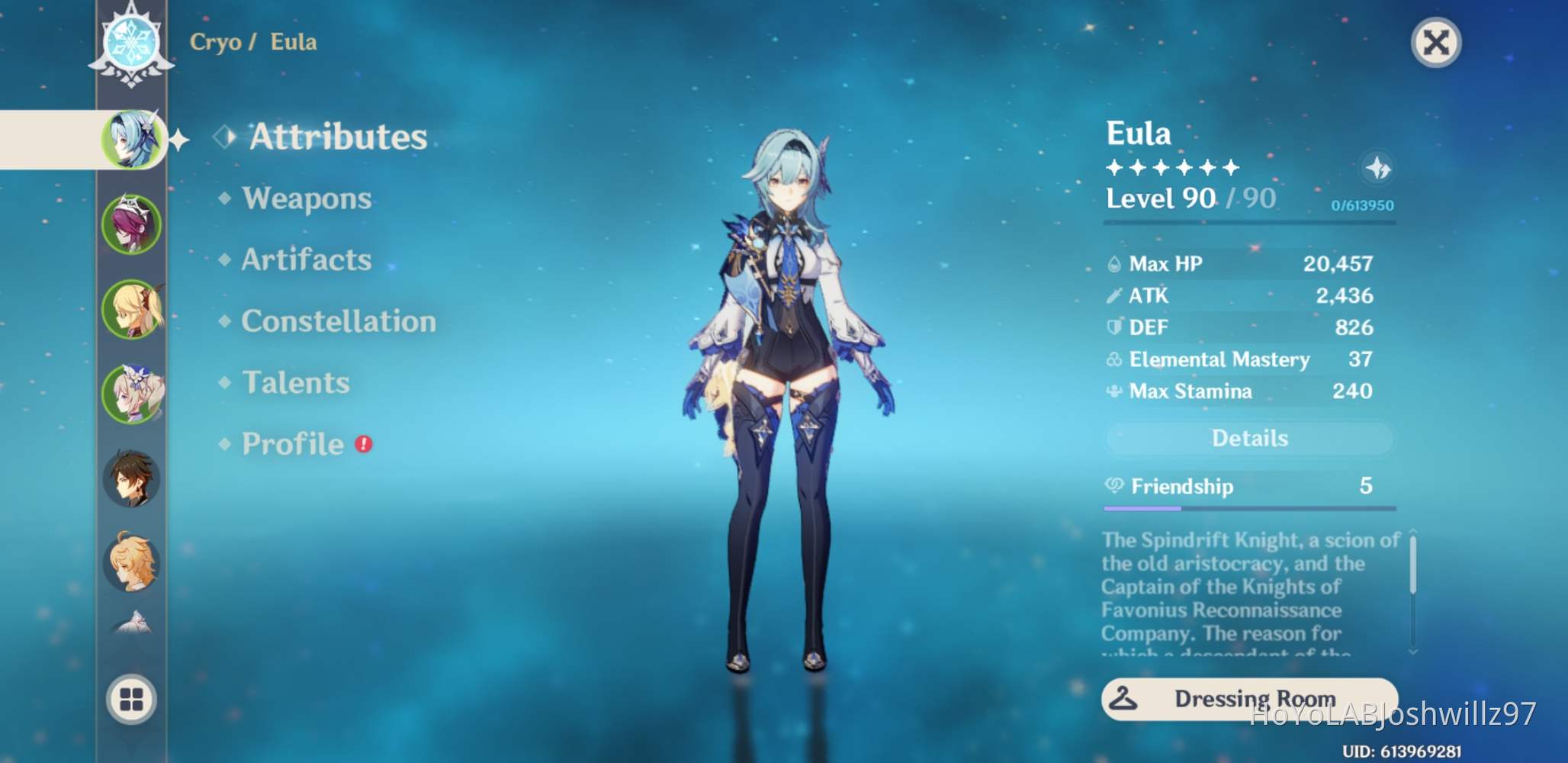Screen dimensions: 1568x763
Task: Switch to the Artifacts section
Action: pyautogui.click(x=306, y=260)
